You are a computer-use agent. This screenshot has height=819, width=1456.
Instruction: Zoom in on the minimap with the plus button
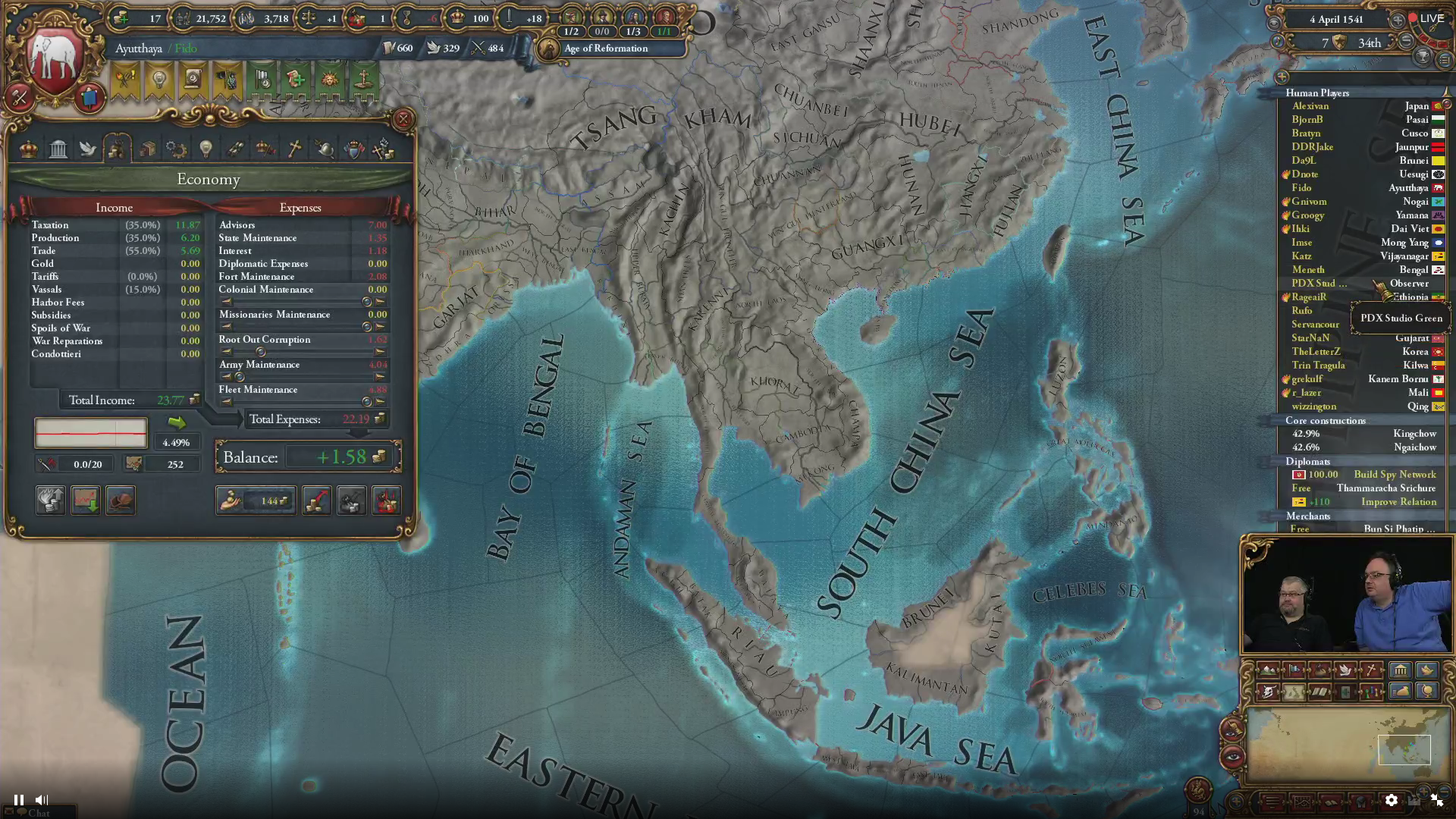1423,790
